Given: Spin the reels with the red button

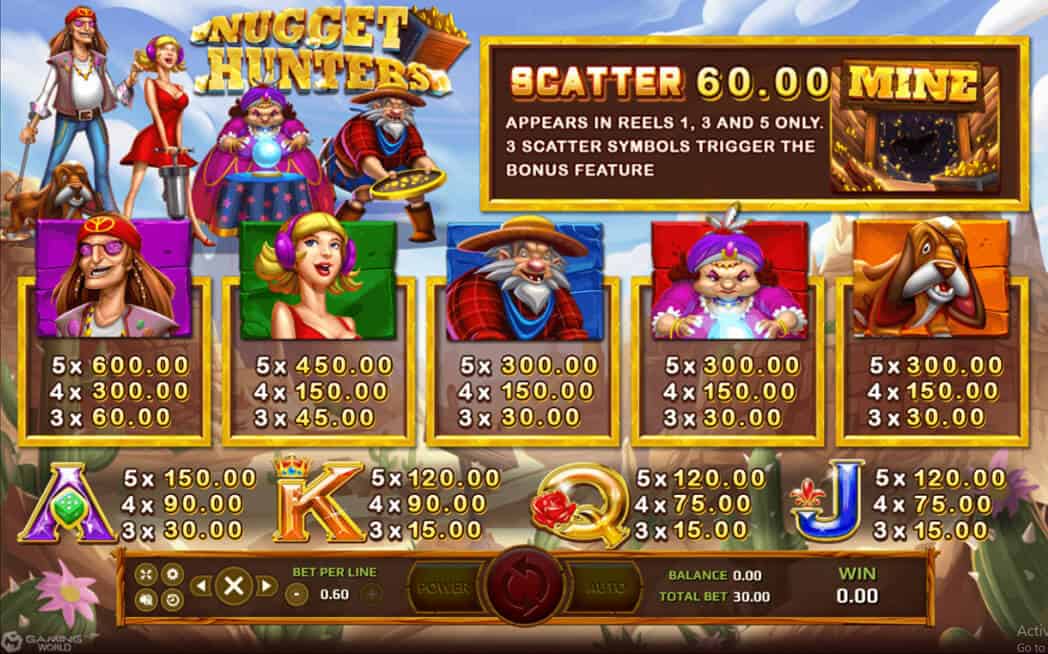Looking at the screenshot, I should 524,586.
